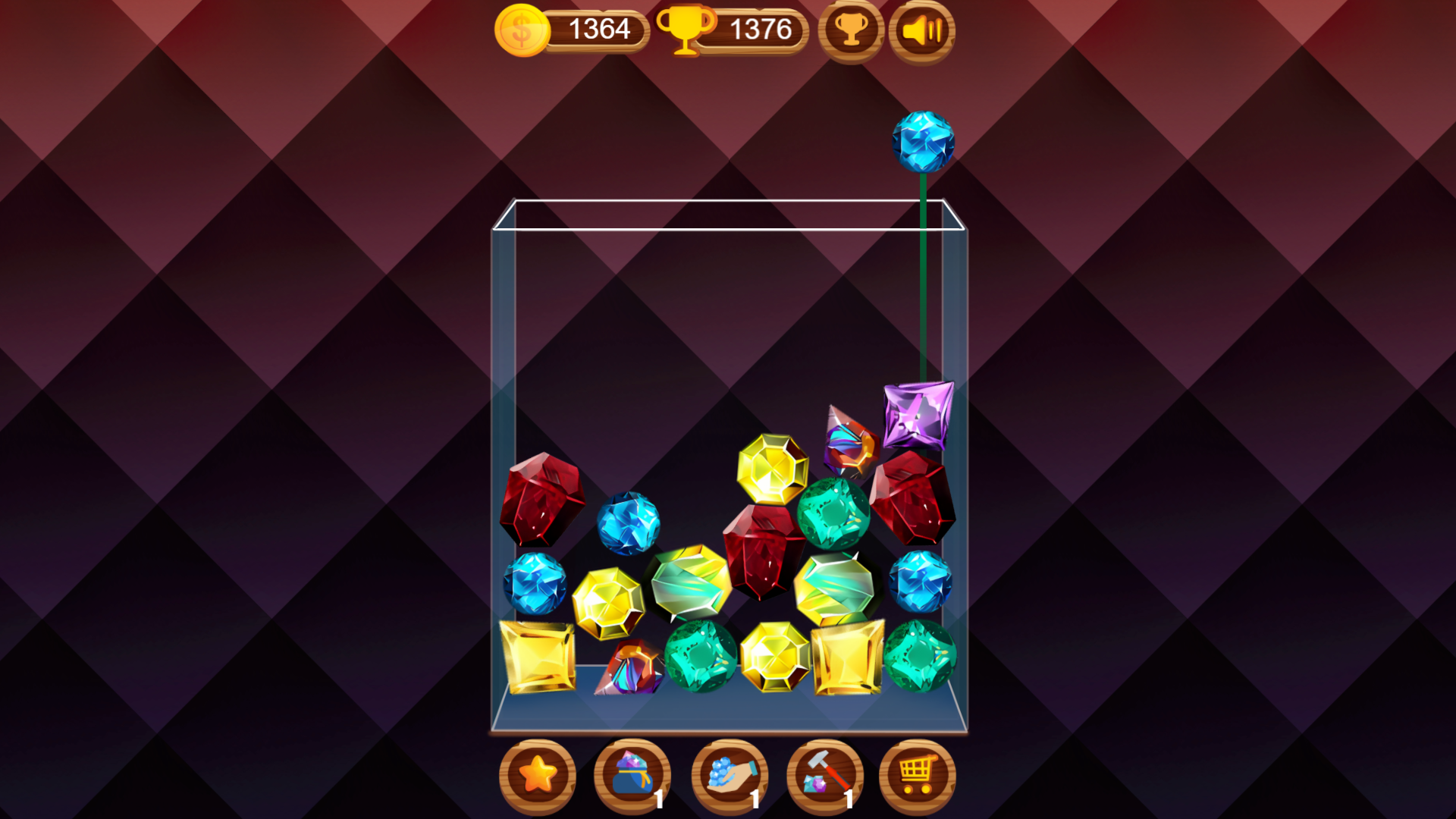Click the score display showing 1376

coord(760,30)
